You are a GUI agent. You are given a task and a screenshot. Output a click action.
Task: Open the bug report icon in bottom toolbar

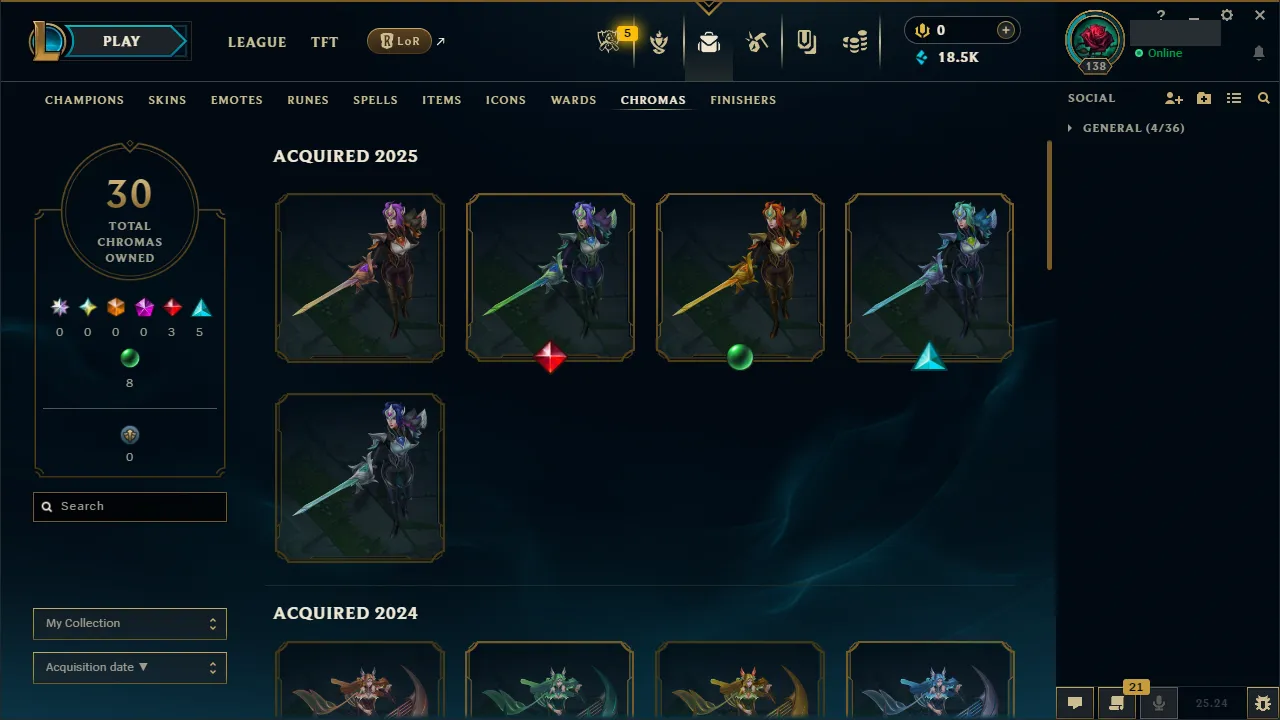[1262, 703]
